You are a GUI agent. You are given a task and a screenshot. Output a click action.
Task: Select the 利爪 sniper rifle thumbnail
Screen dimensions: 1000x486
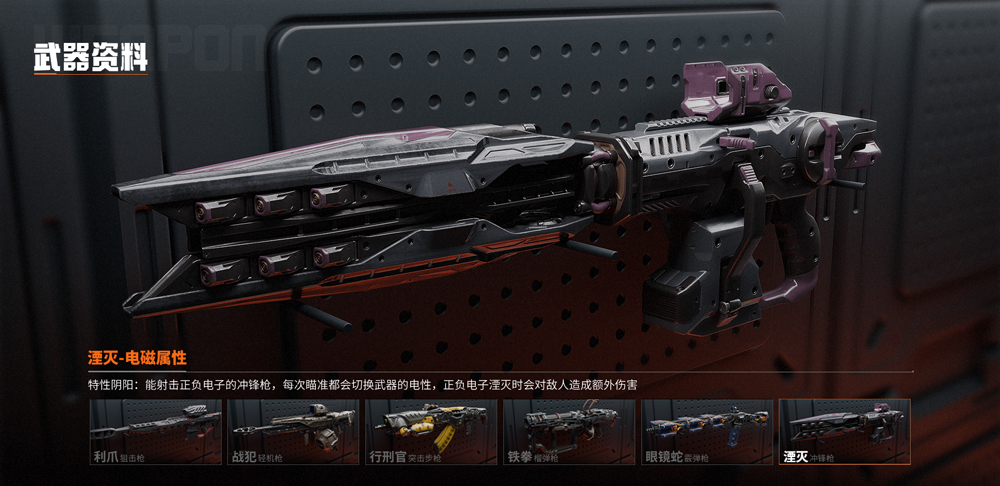coord(156,432)
